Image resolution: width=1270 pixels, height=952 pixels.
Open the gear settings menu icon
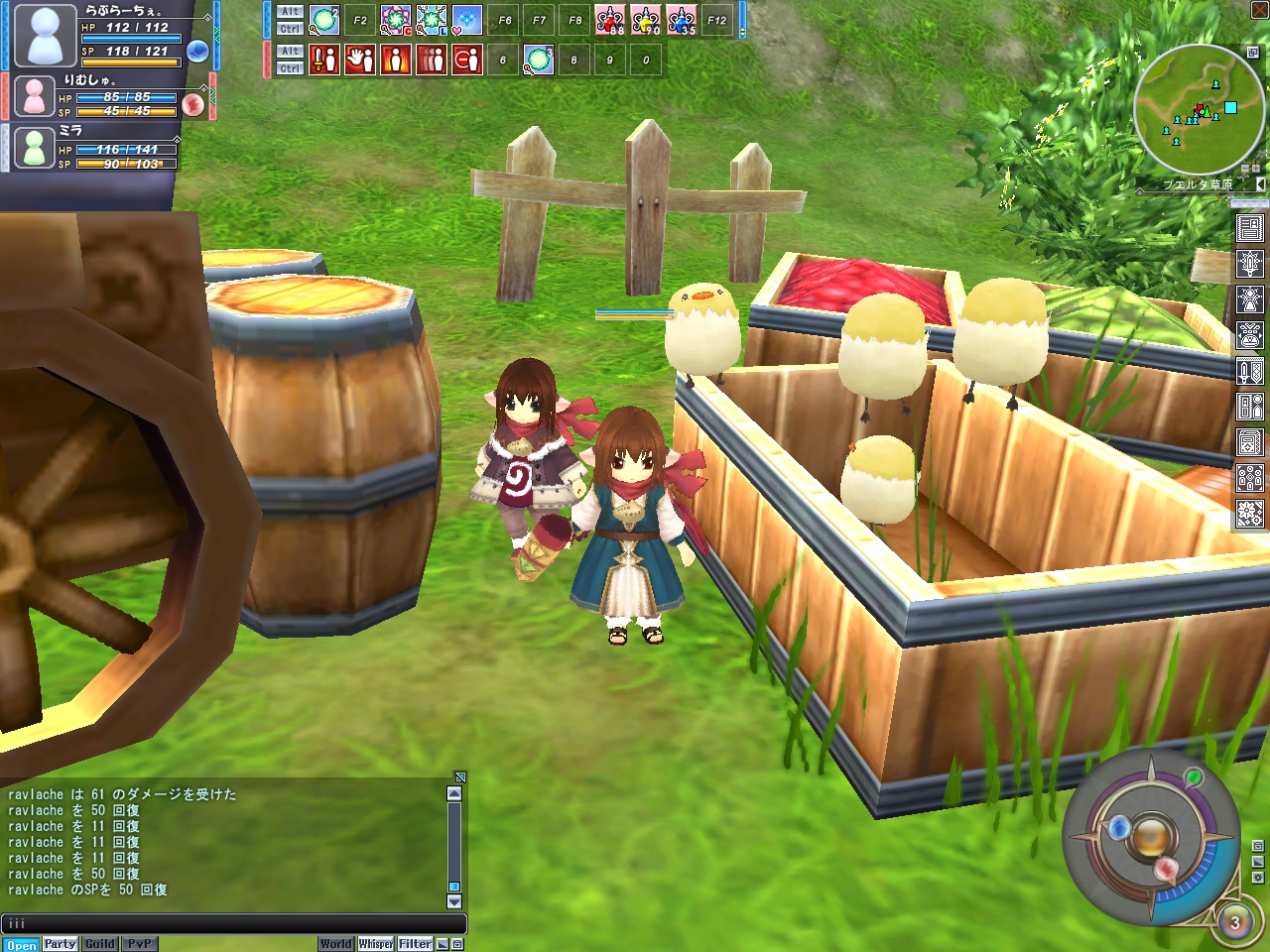1249,514
